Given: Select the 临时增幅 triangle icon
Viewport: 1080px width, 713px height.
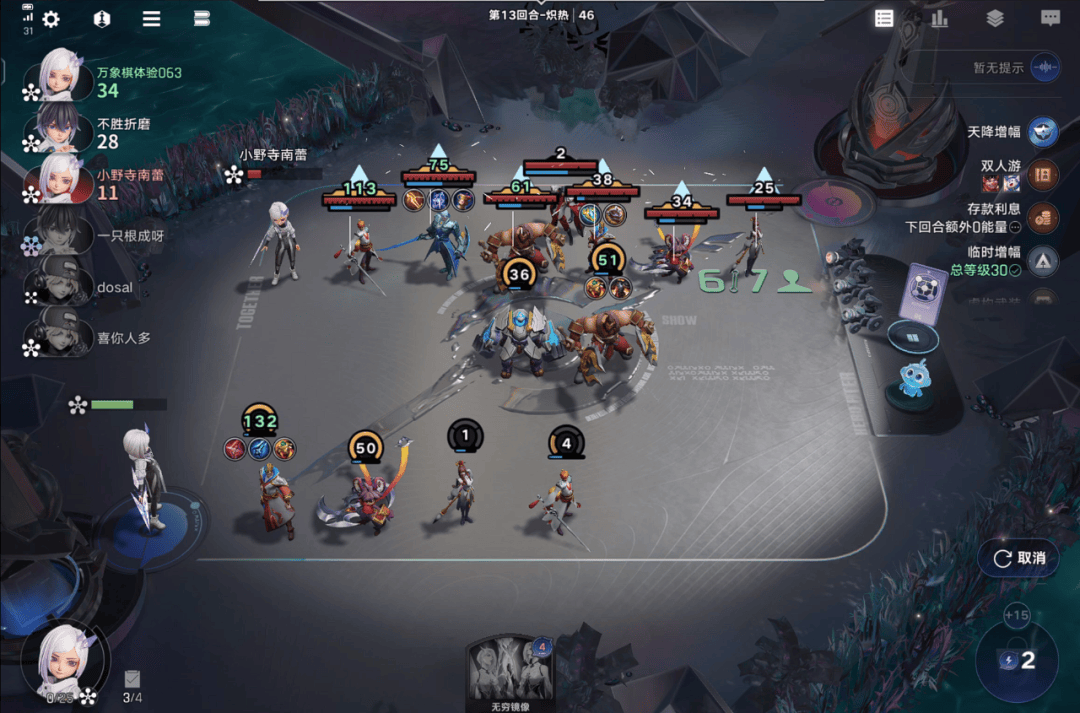Looking at the screenshot, I should point(1044,261).
